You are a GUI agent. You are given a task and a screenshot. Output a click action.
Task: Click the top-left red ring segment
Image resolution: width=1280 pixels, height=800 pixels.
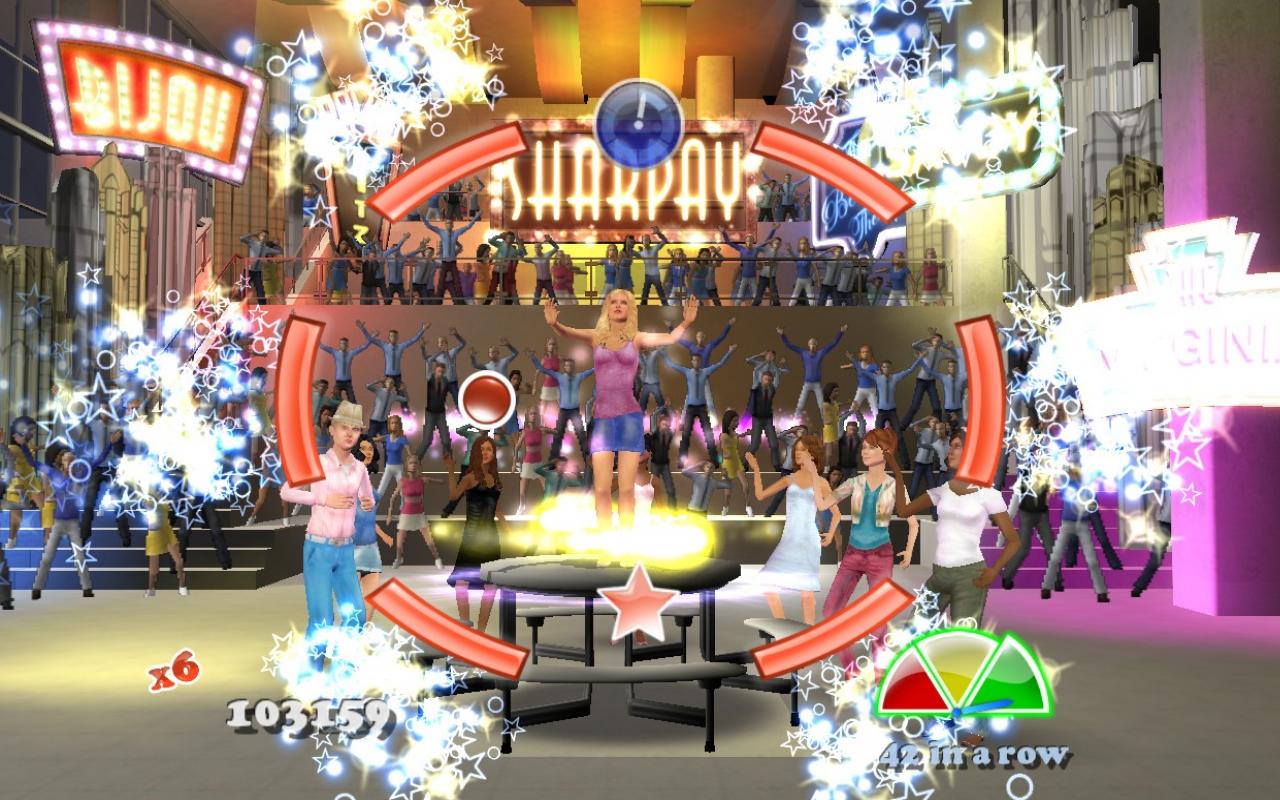pos(450,170)
